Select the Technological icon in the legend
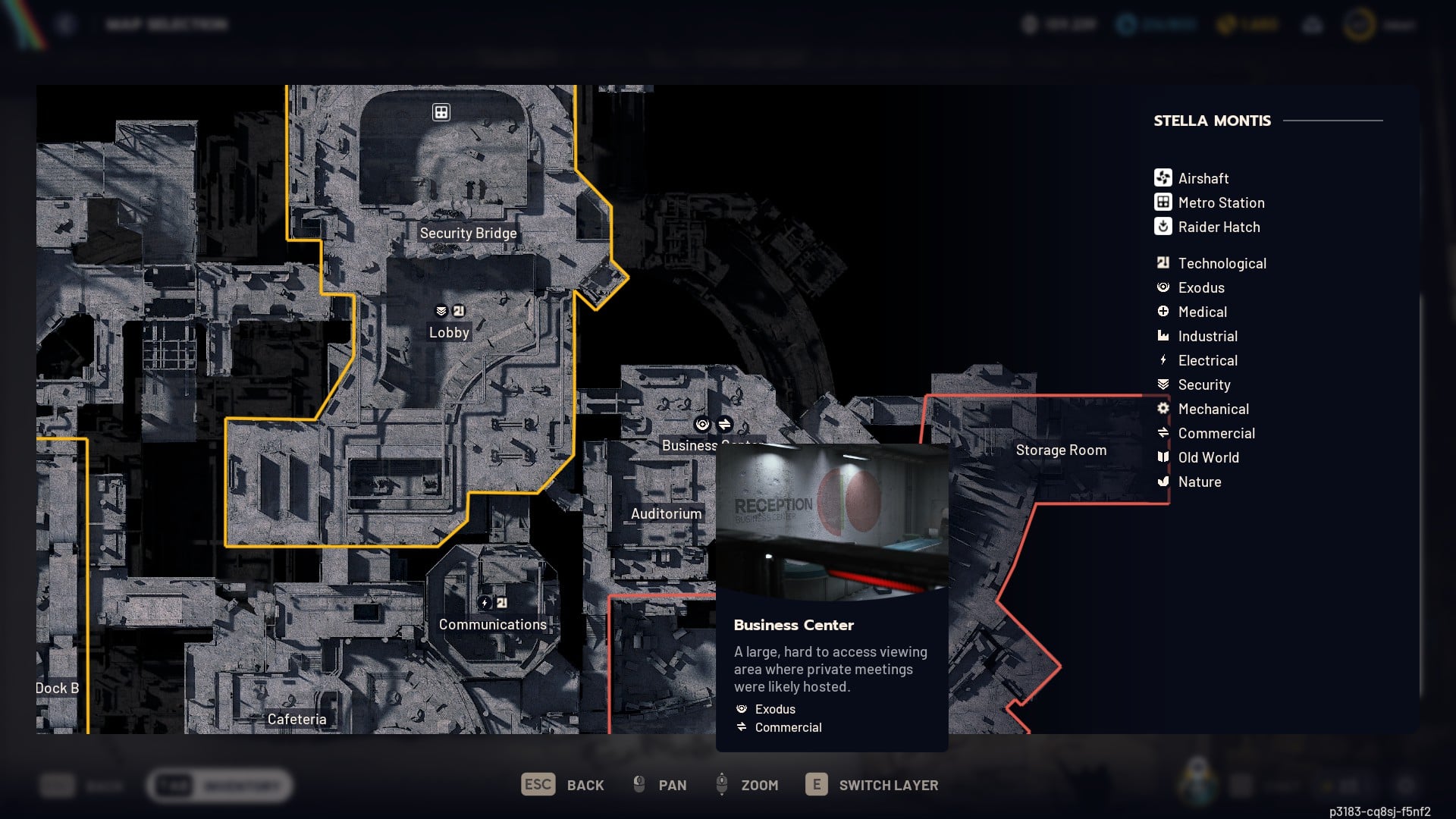Viewport: 1456px width, 819px height. tap(1162, 262)
